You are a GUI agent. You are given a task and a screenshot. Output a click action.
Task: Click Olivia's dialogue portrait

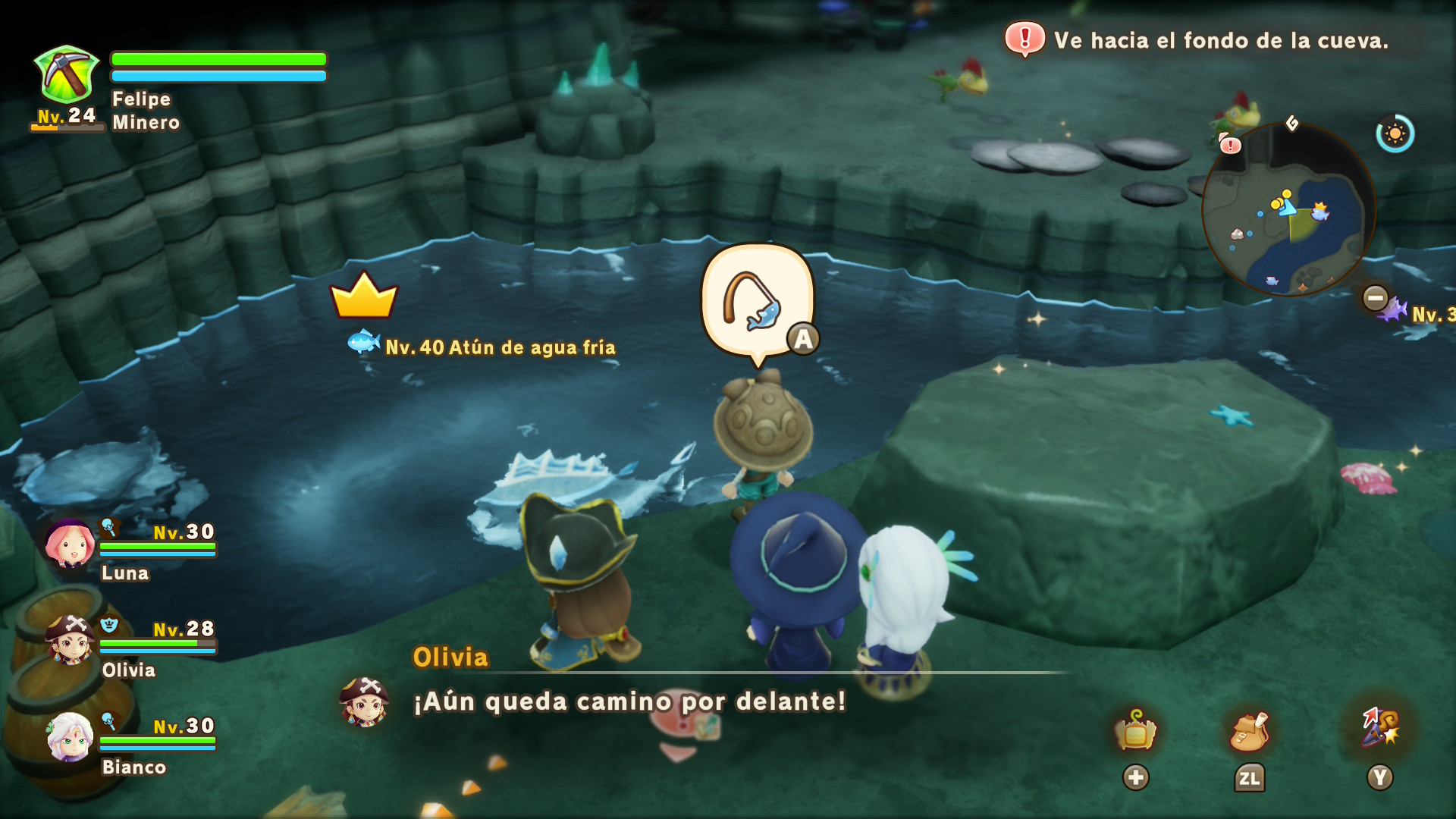click(x=365, y=701)
